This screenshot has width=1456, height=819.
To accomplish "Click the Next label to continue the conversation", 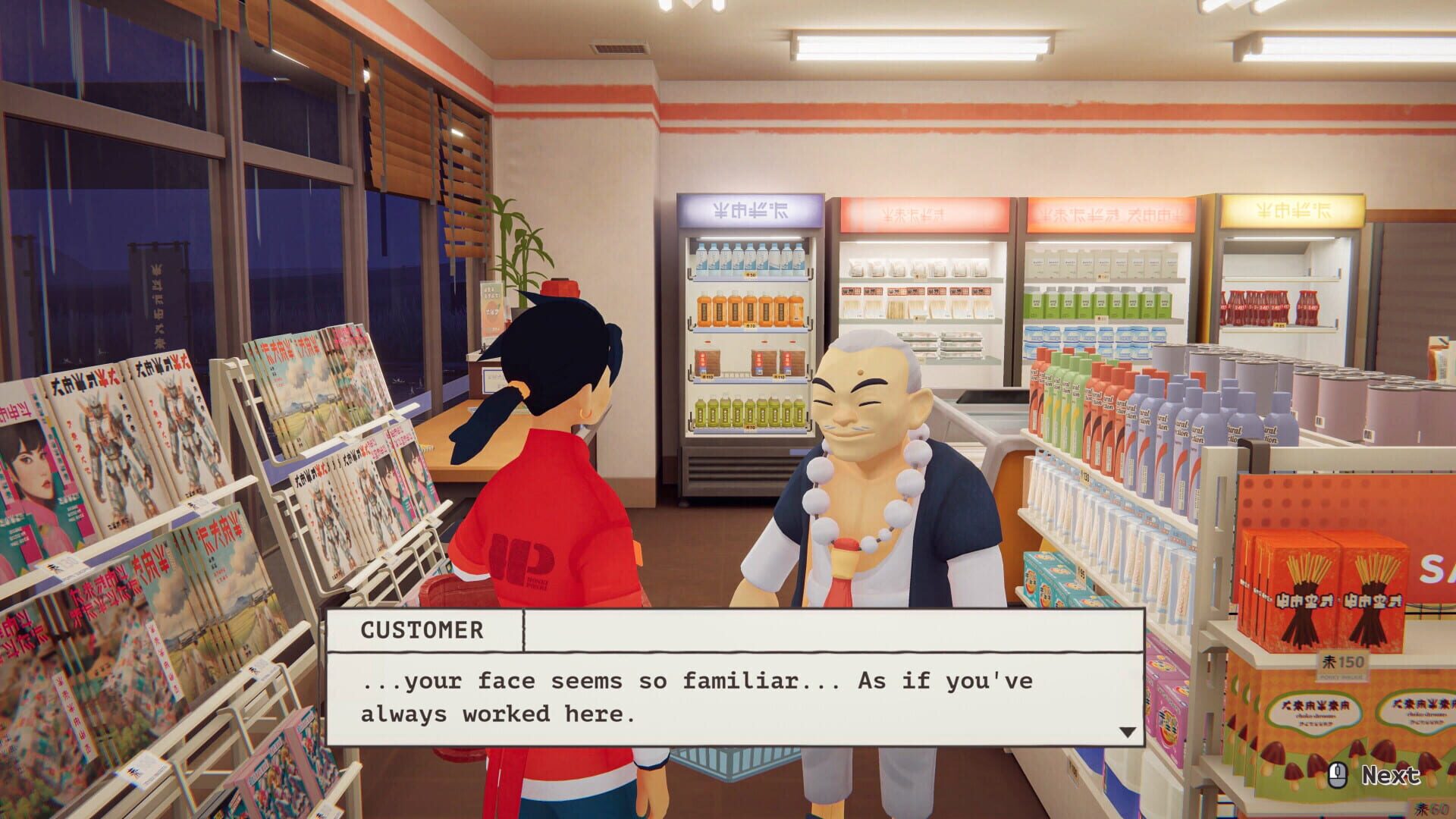I will point(1390,776).
